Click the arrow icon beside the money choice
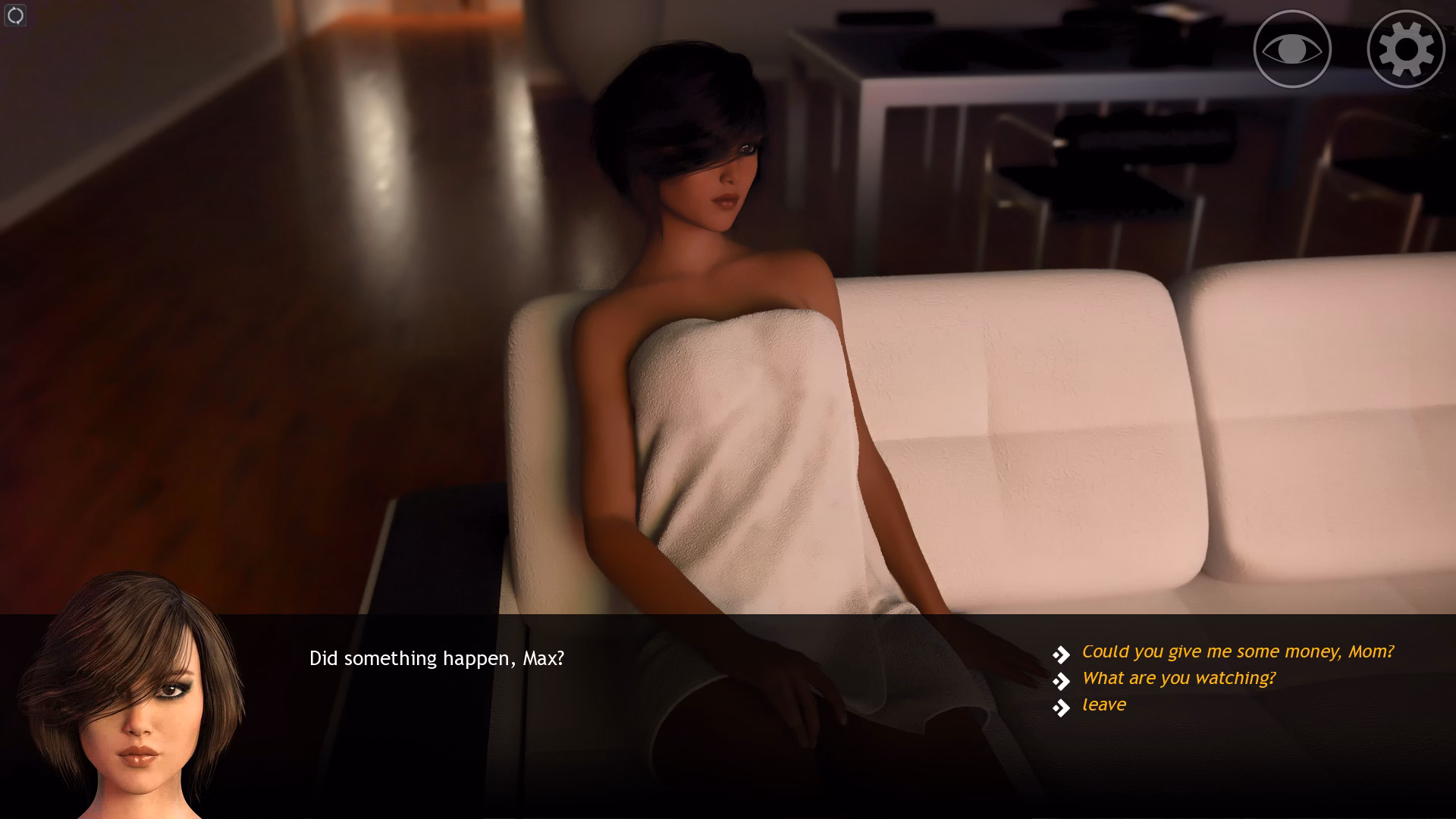This screenshot has height=819, width=1456. (x=1059, y=651)
